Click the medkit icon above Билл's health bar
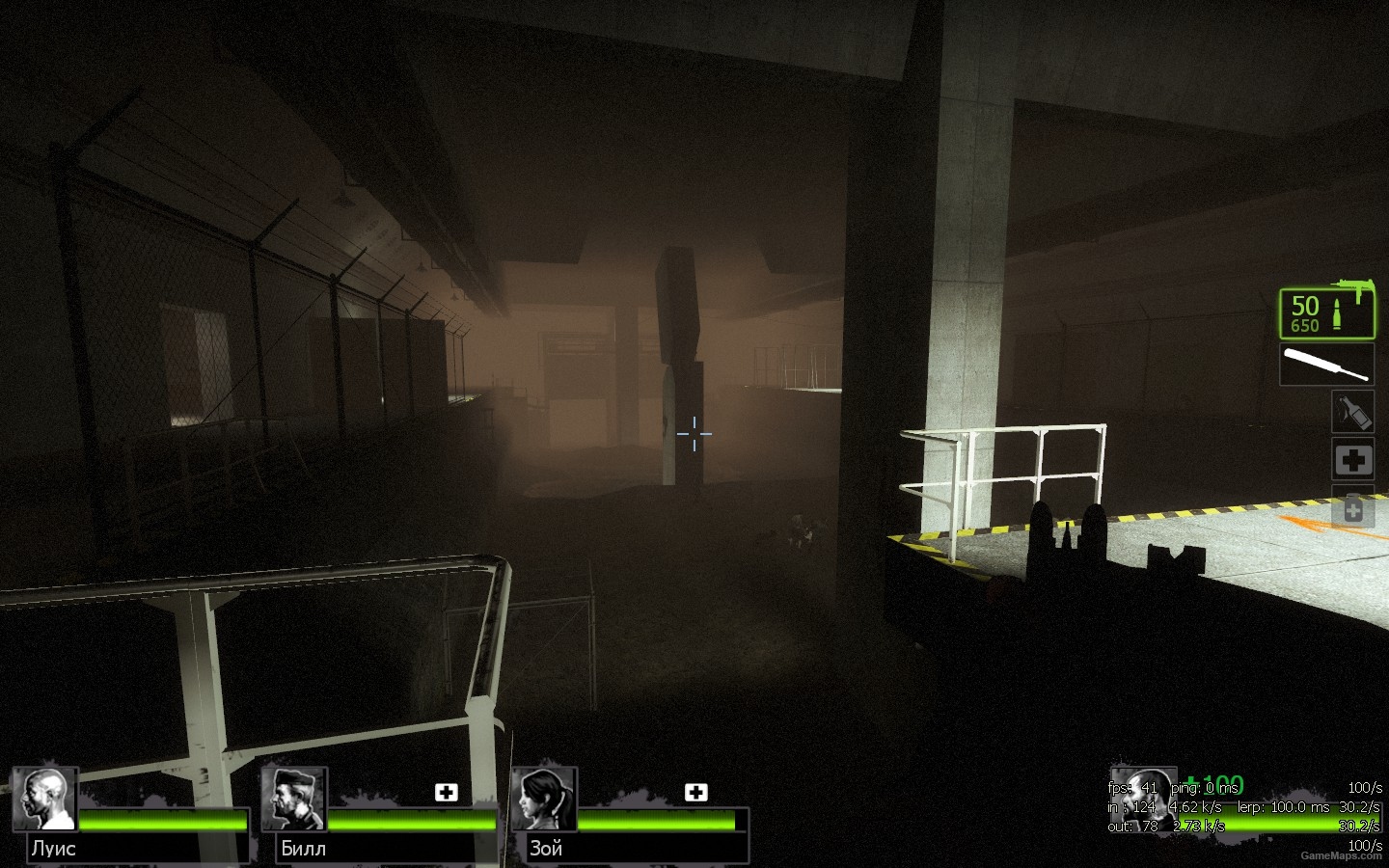The height and width of the screenshot is (868, 1389). (x=446, y=792)
